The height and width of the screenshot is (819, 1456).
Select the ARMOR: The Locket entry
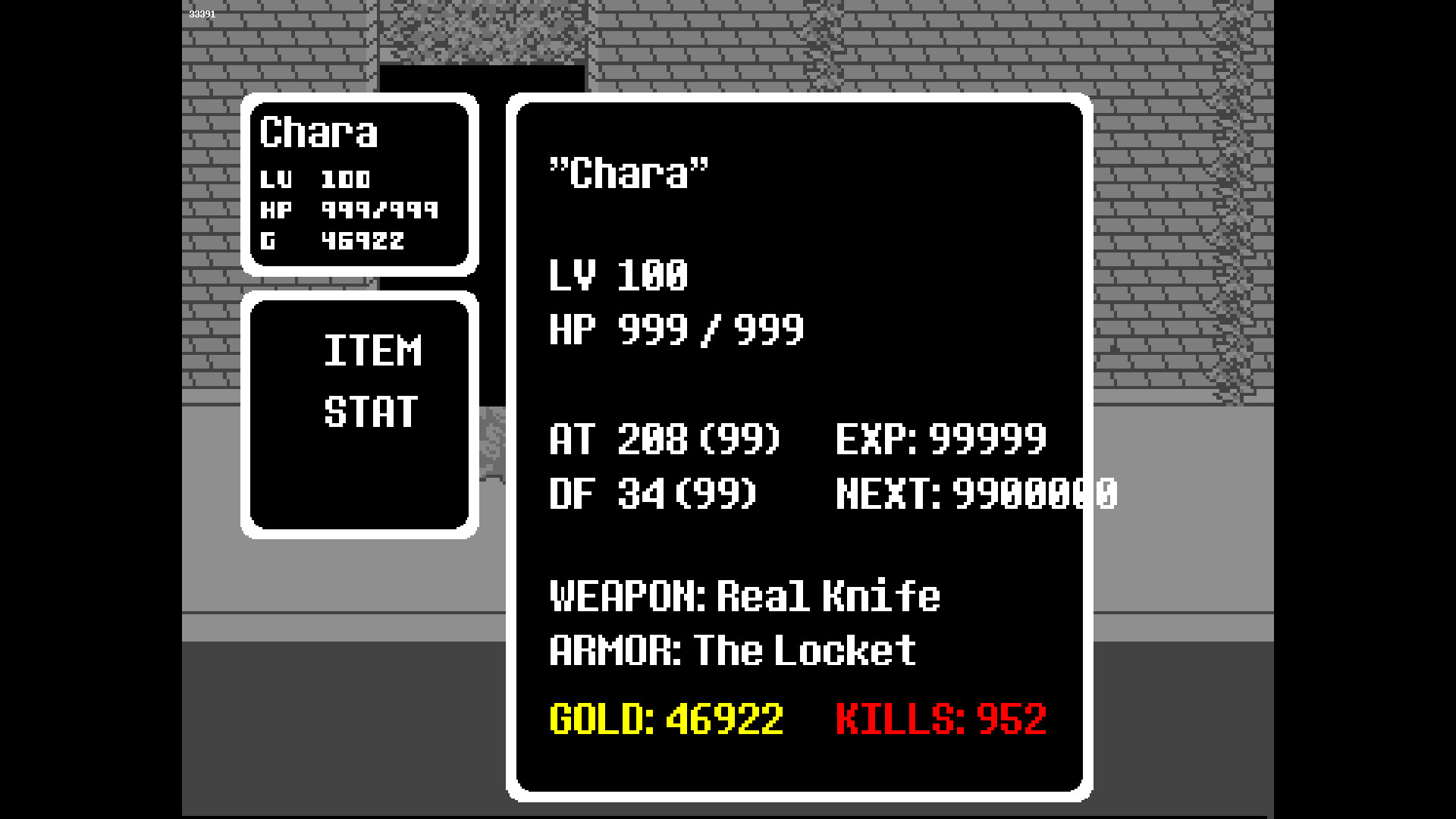pos(732,650)
